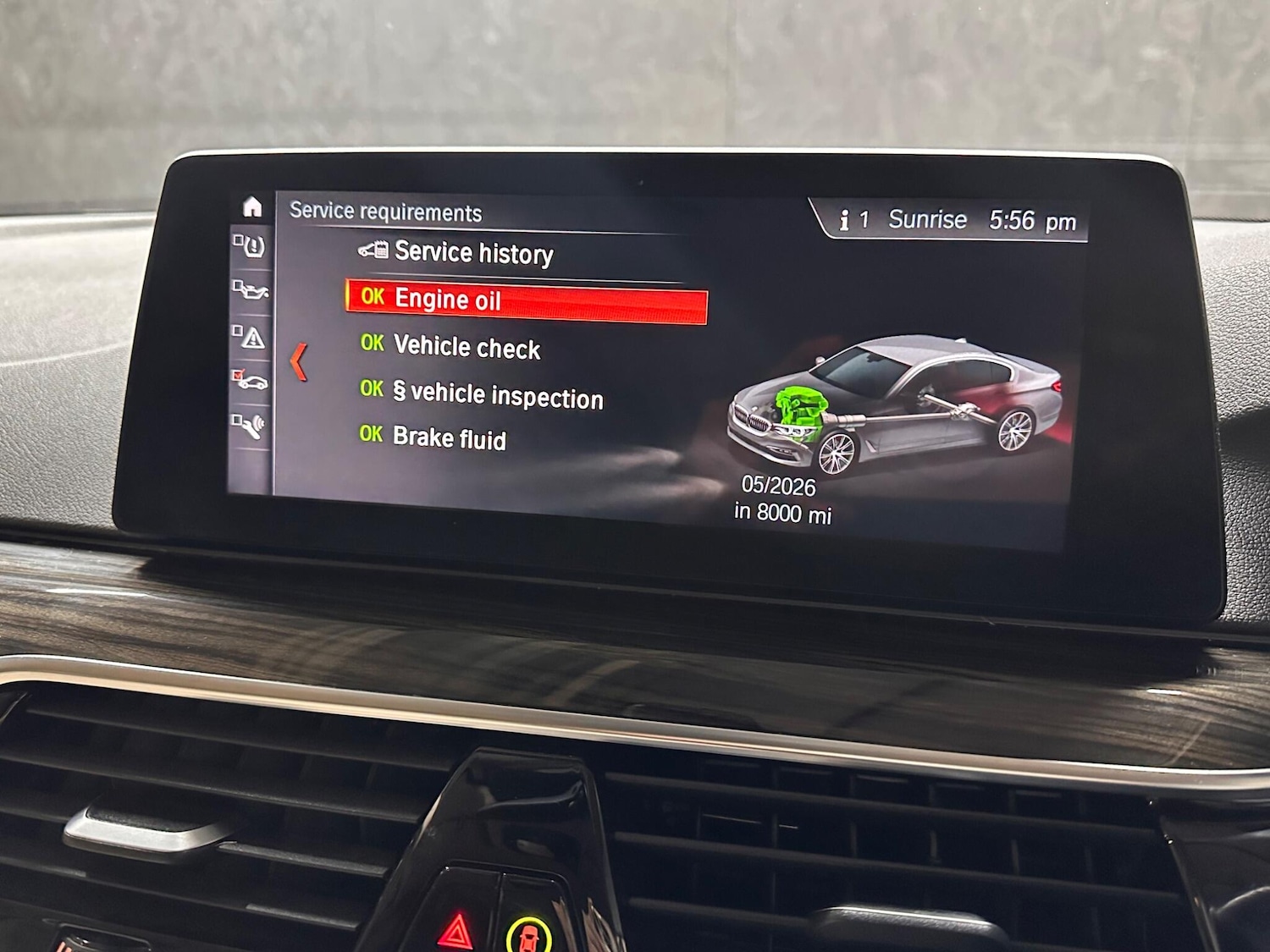Screen dimensions: 1270x952
Task: Select the Brake fluid entry
Action: [x=449, y=437]
